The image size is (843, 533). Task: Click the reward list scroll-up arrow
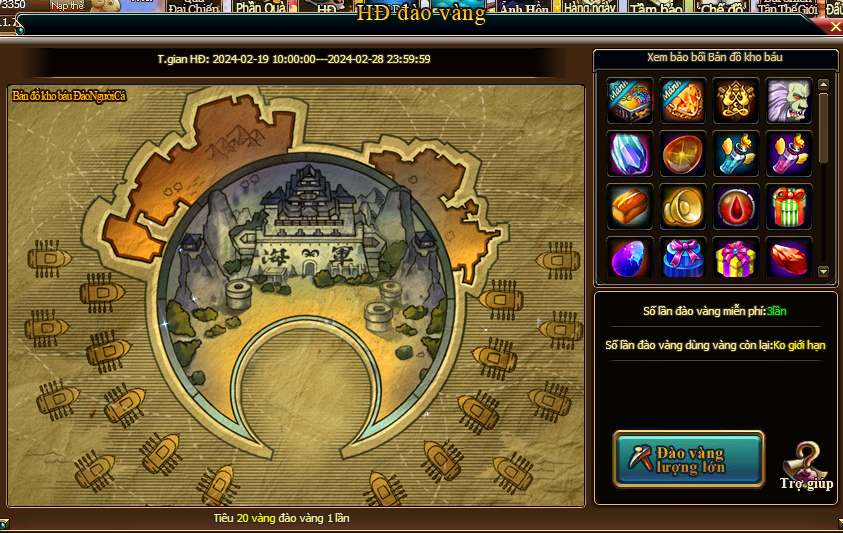tap(824, 85)
